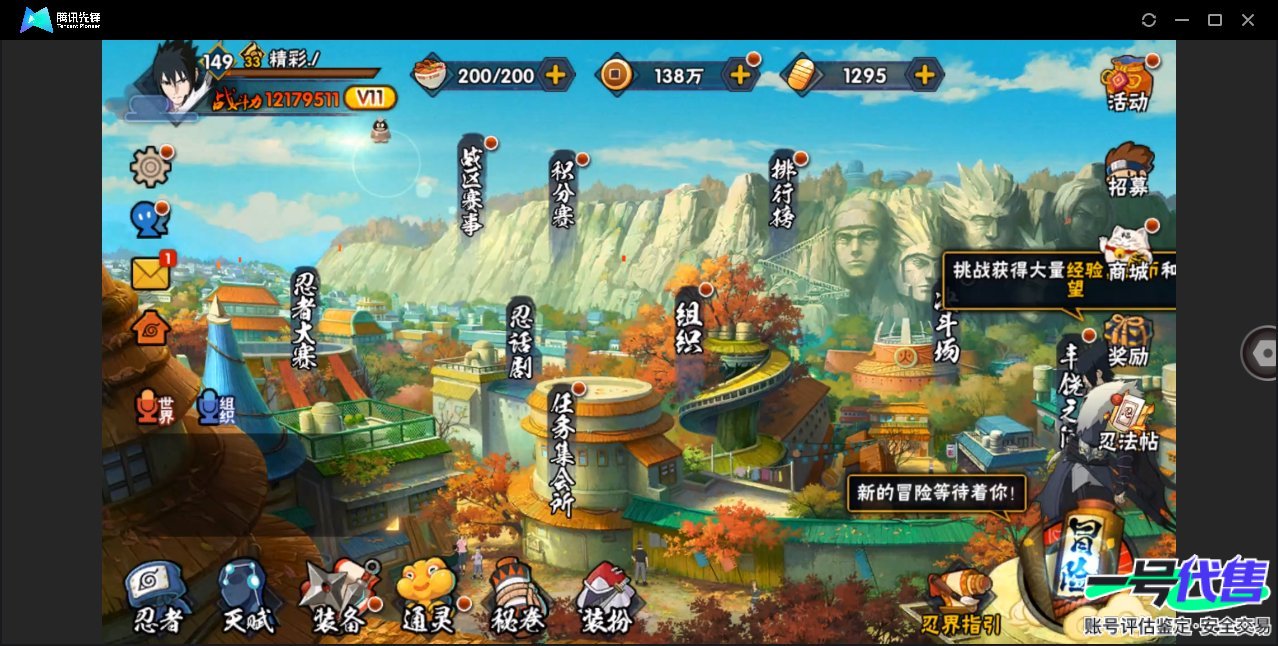Image resolution: width=1278 pixels, height=646 pixels.
Task: Open the 通灵 summoning menu
Action: pyautogui.click(x=428, y=598)
